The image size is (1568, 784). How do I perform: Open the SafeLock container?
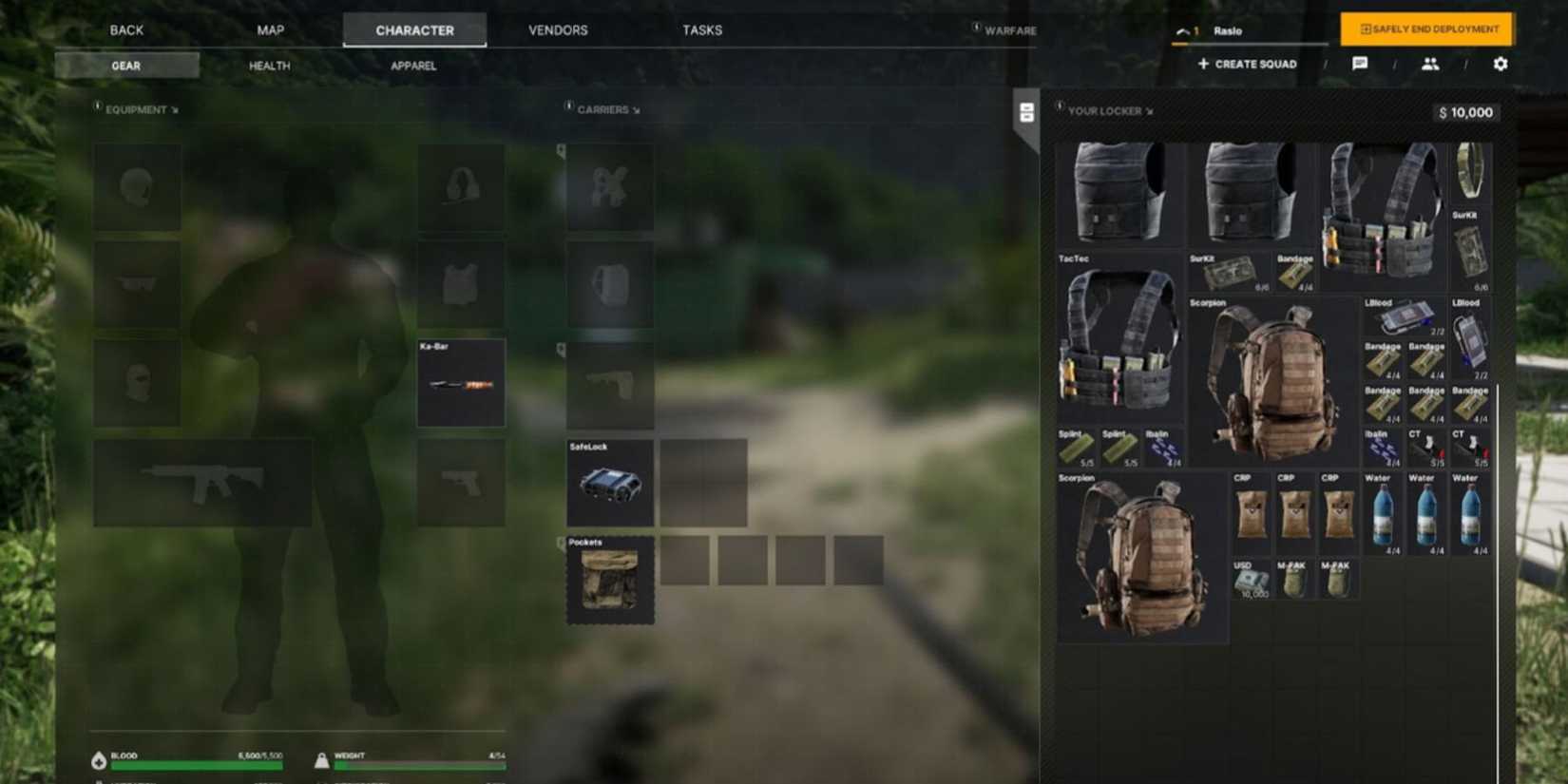(609, 485)
